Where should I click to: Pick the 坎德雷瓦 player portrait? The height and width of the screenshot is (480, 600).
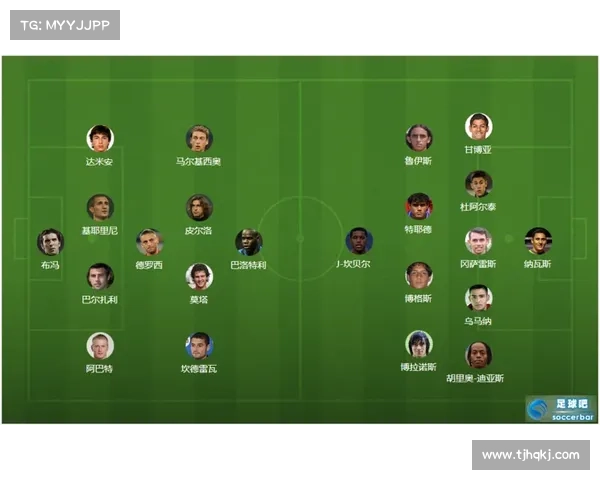(x=199, y=345)
